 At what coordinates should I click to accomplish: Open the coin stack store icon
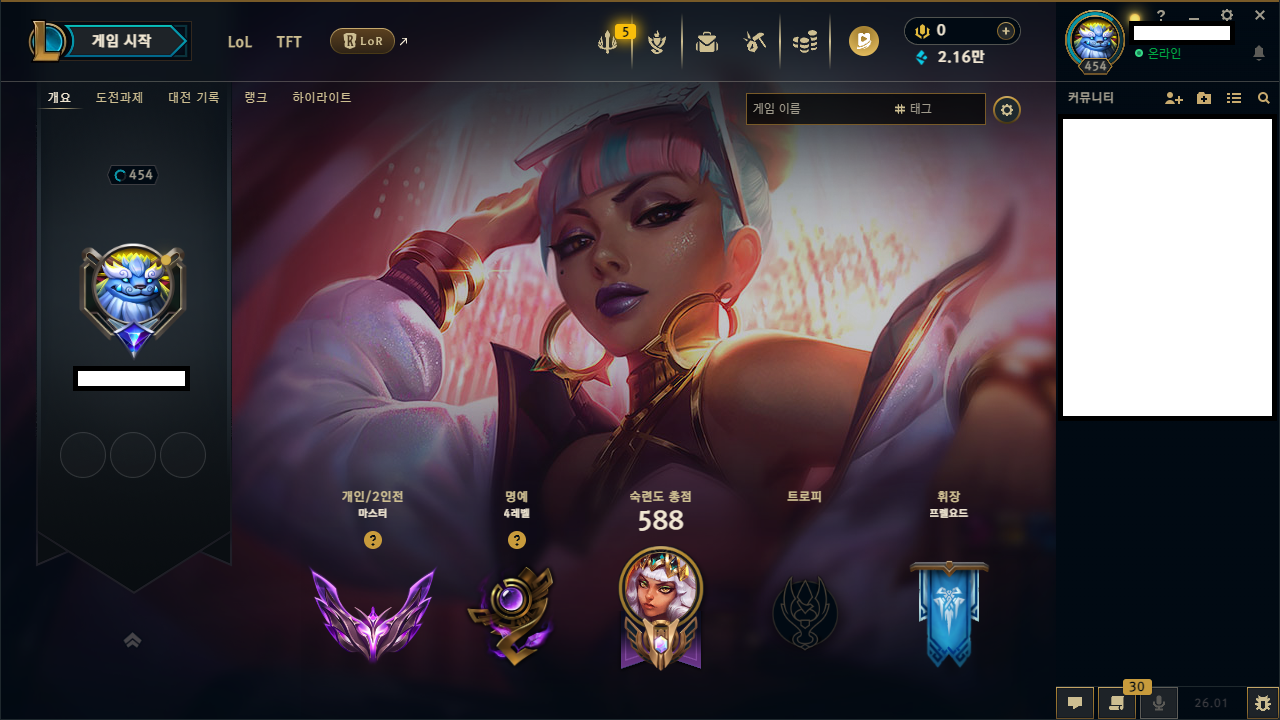[805, 42]
